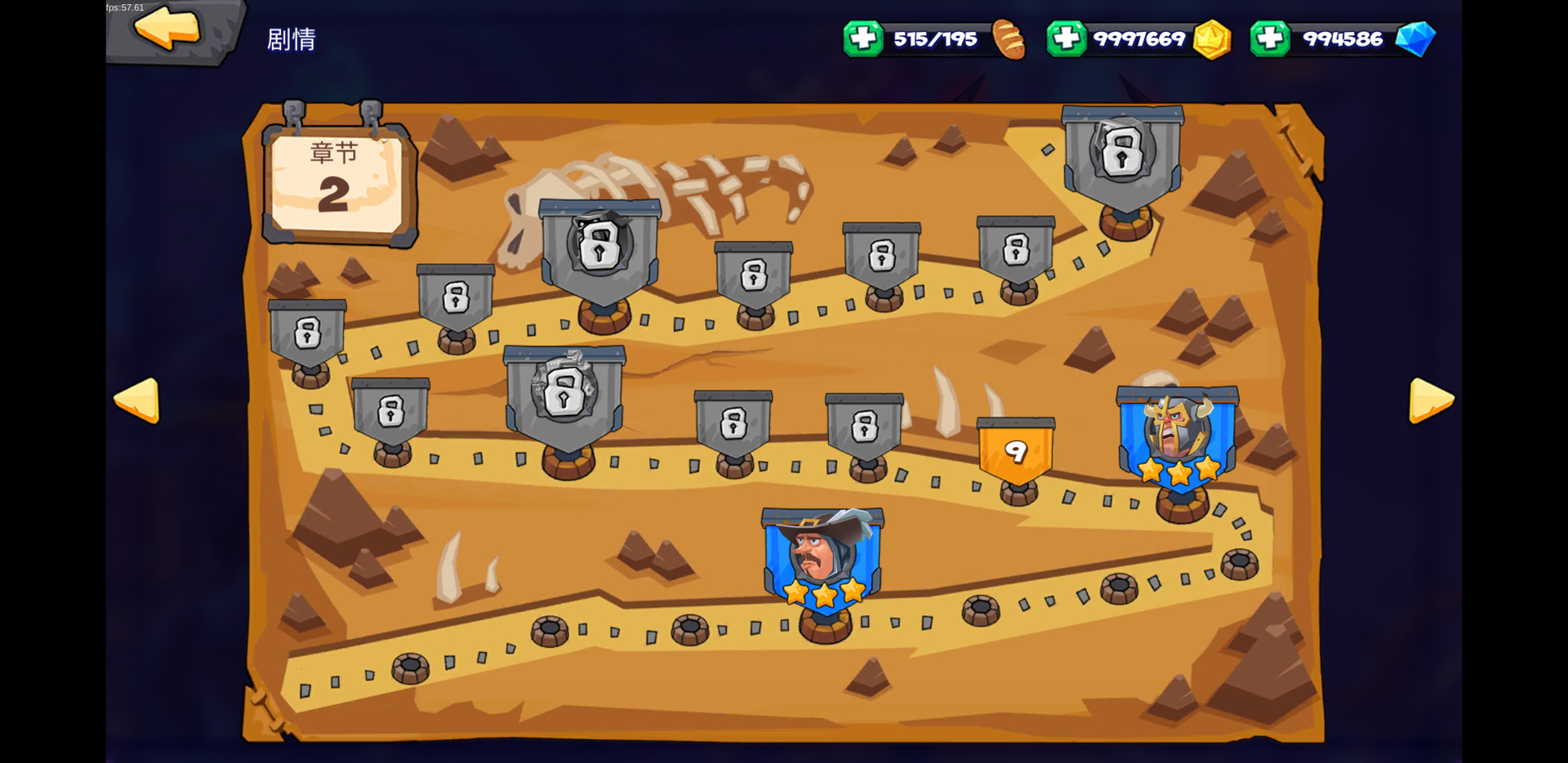Tap the gold coin currency icon
Image resolution: width=1568 pixels, height=763 pixels.
pos(1211,39)
